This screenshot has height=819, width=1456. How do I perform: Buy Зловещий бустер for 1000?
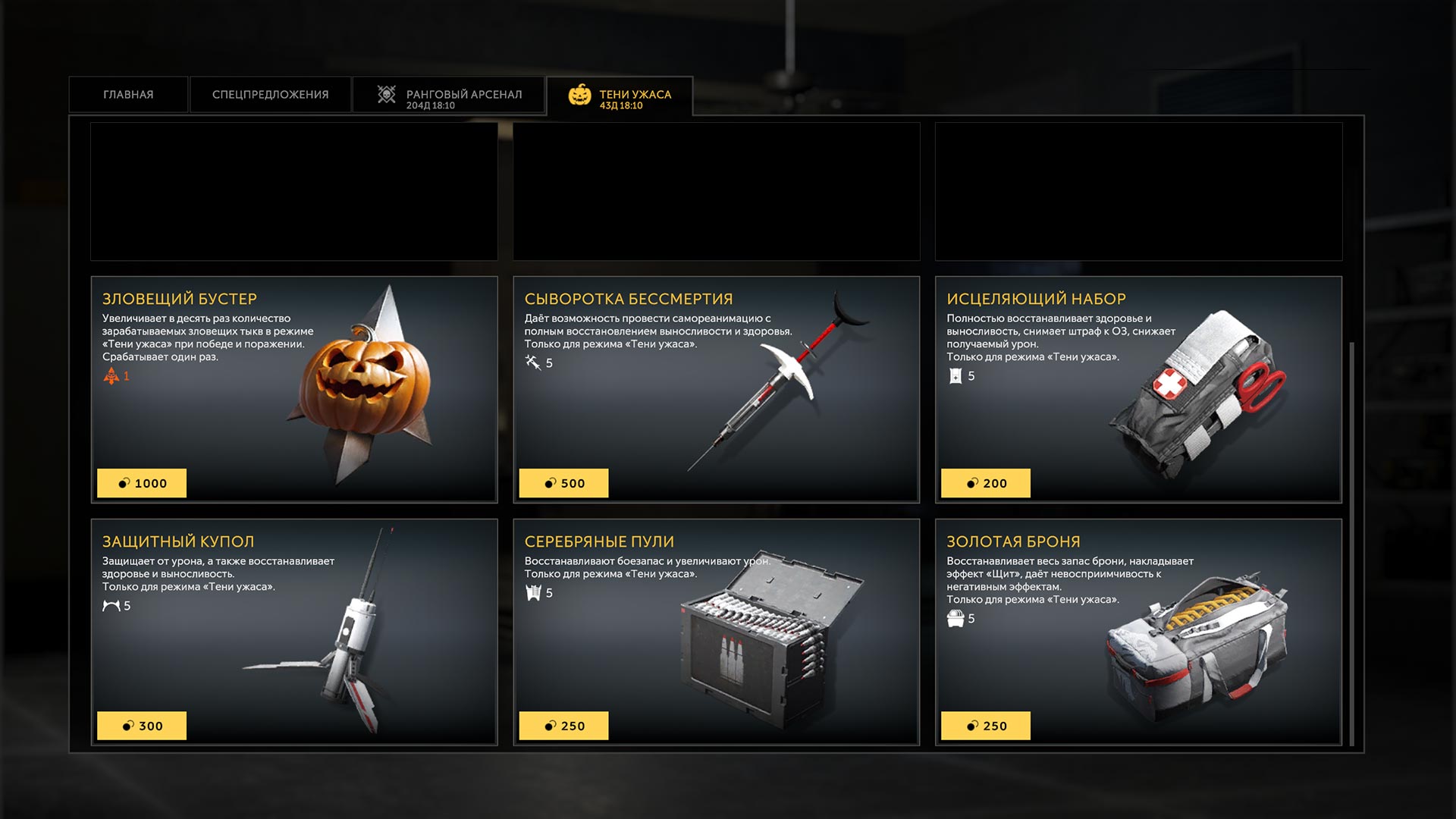[142, 483]
